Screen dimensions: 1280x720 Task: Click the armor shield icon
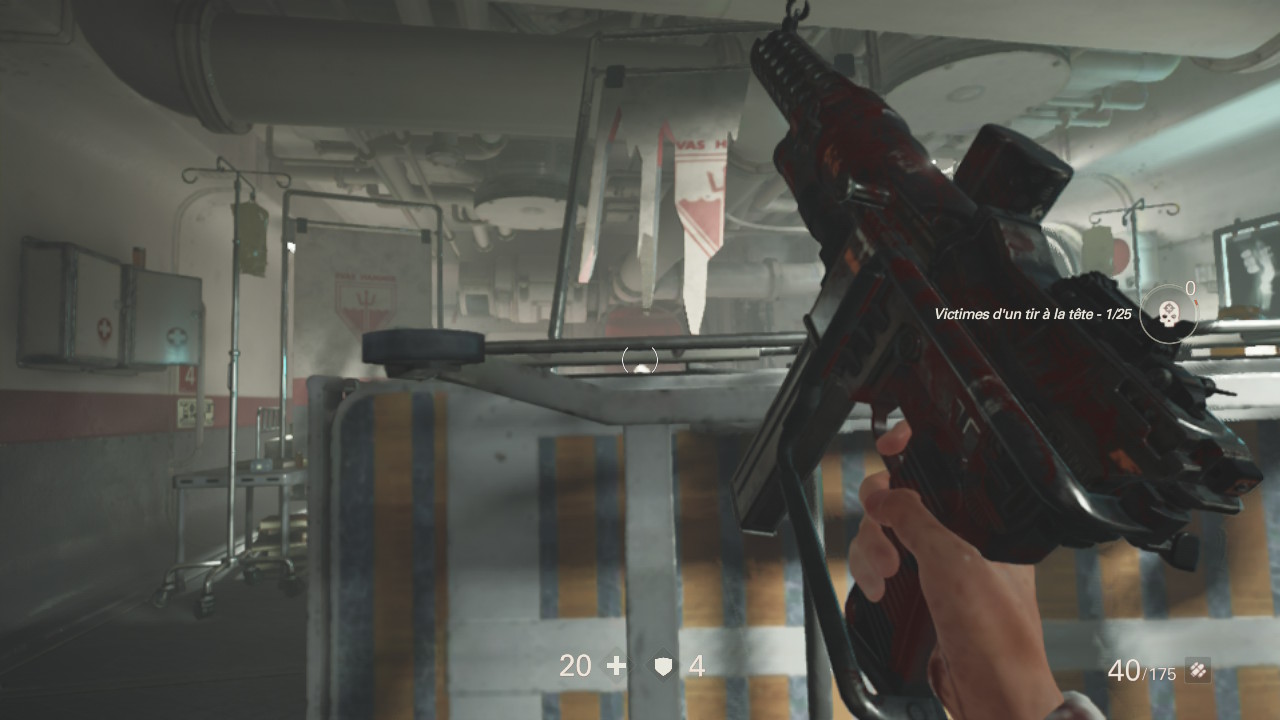tap(661, 666)
